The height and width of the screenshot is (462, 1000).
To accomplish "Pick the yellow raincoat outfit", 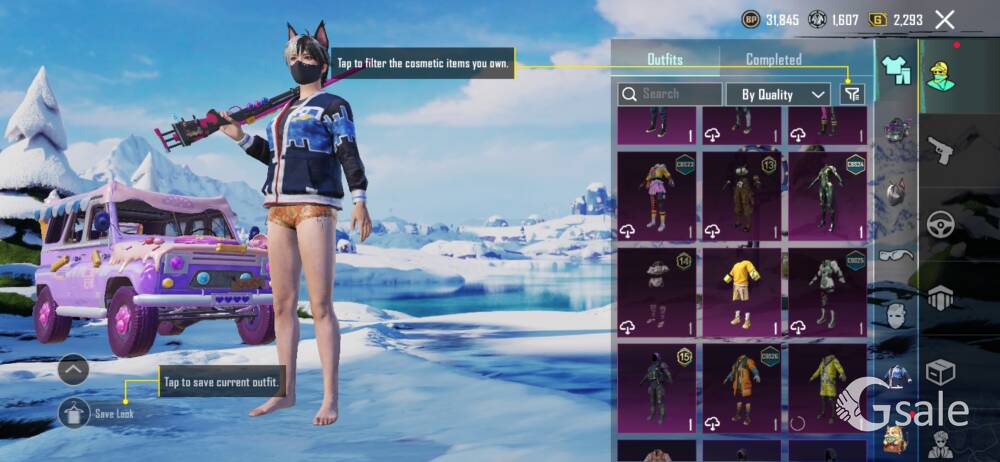I will (x=827, y=388).
